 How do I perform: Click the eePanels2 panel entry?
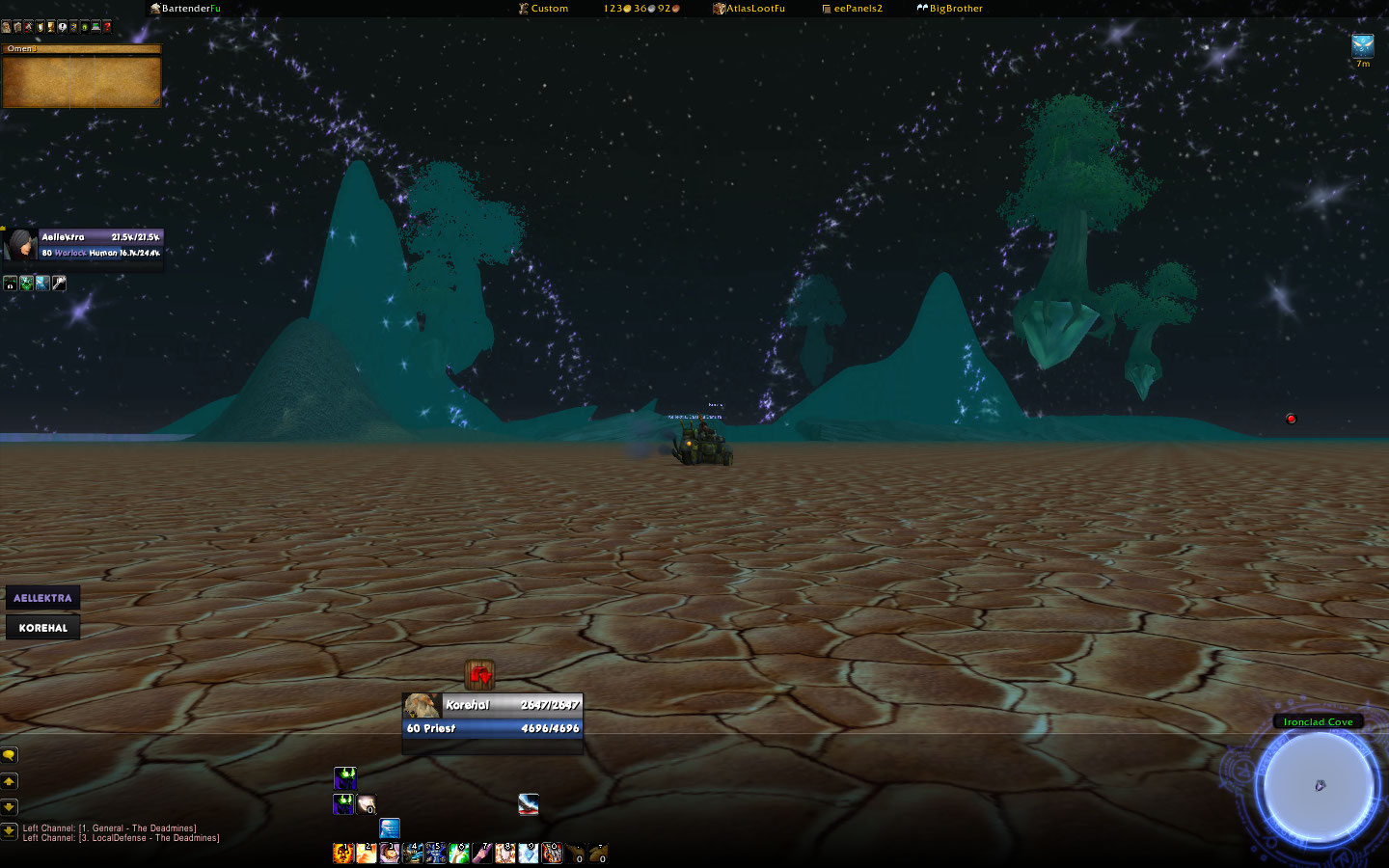coord(858,9)
